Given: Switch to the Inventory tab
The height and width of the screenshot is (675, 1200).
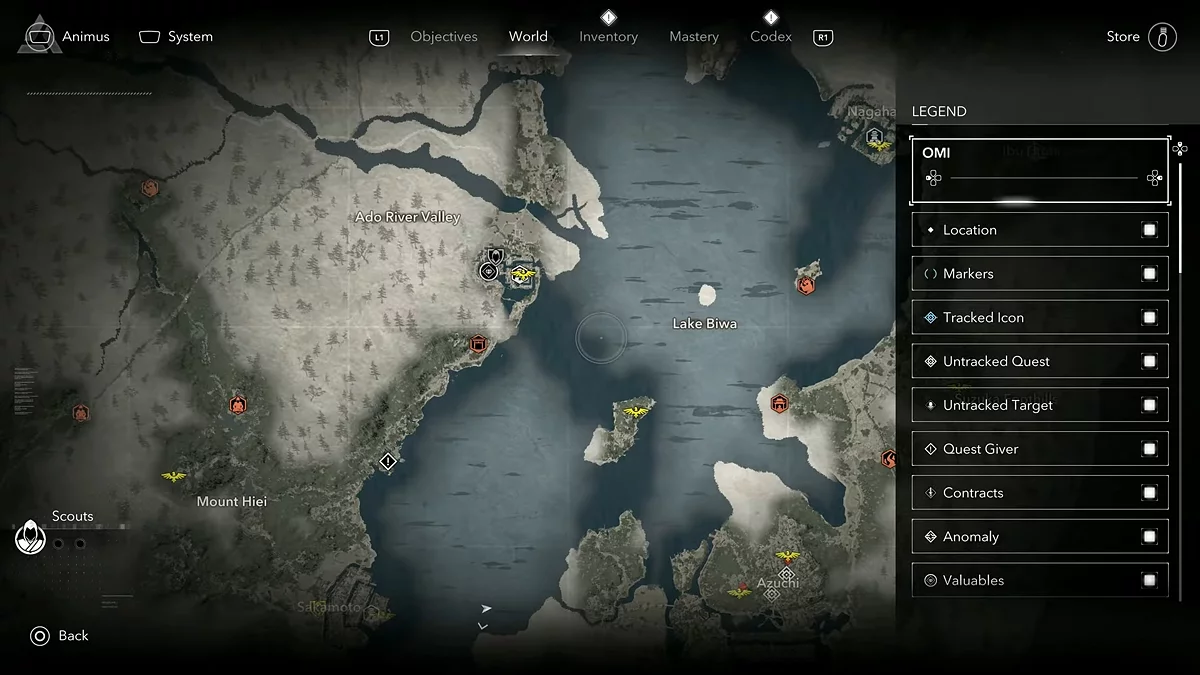Looking at the screenshot, I should [608, 37].
